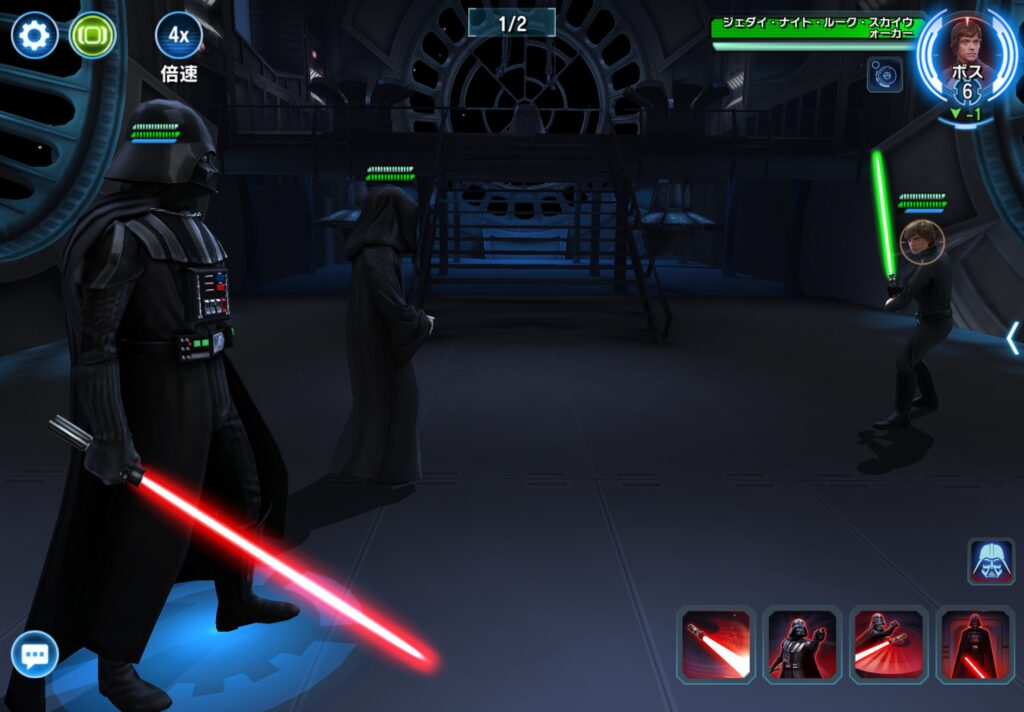Activate Vader's lightsaber throw ability
This screenshot has width=1024, height=712.
coord(887,645)
